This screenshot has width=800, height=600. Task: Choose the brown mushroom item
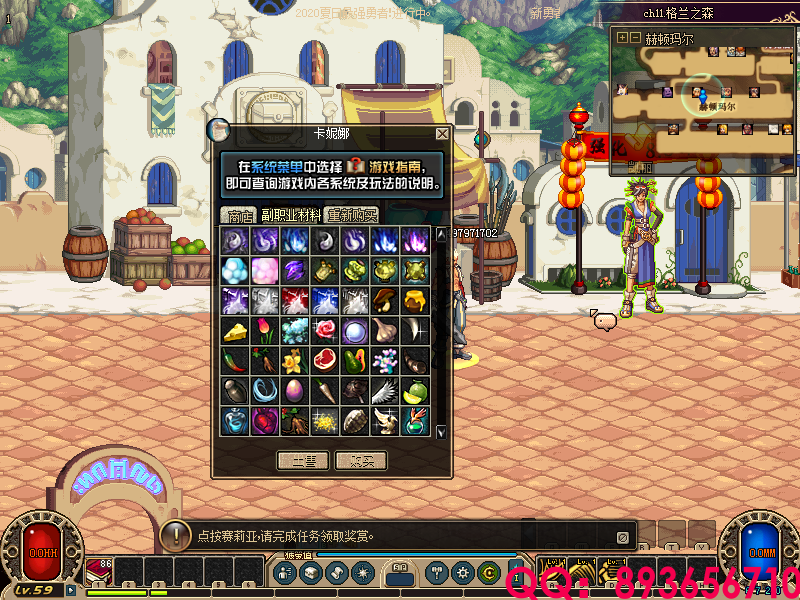click(x=384, y=300)
